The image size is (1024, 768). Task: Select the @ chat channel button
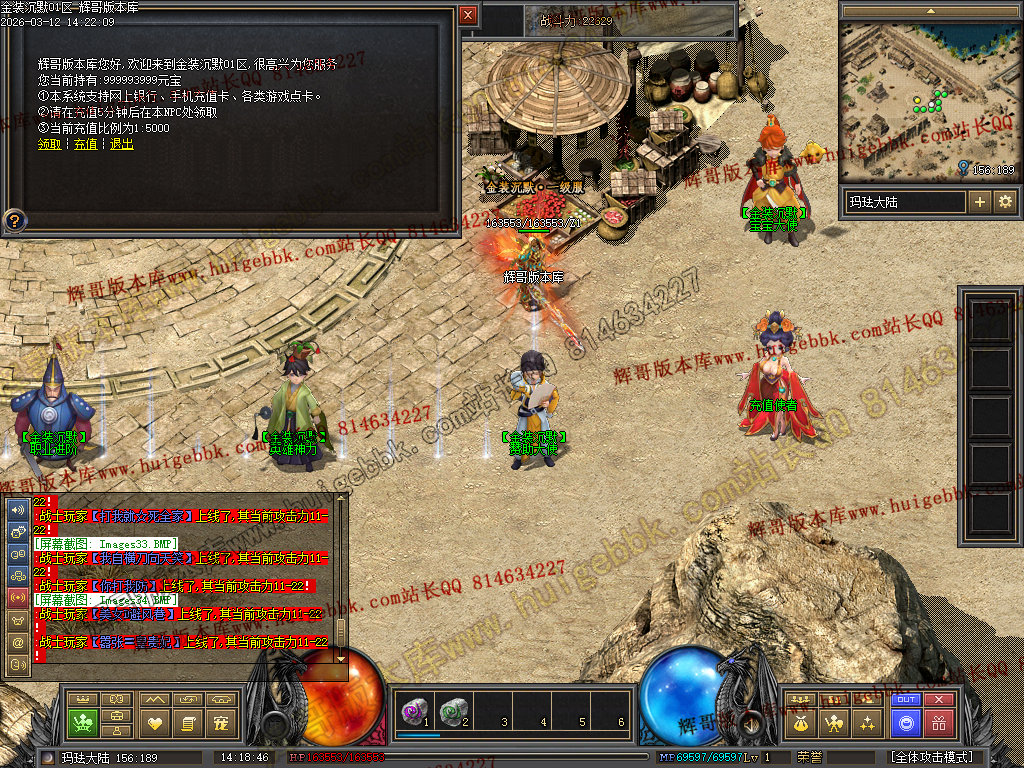(x=17, y=641)
